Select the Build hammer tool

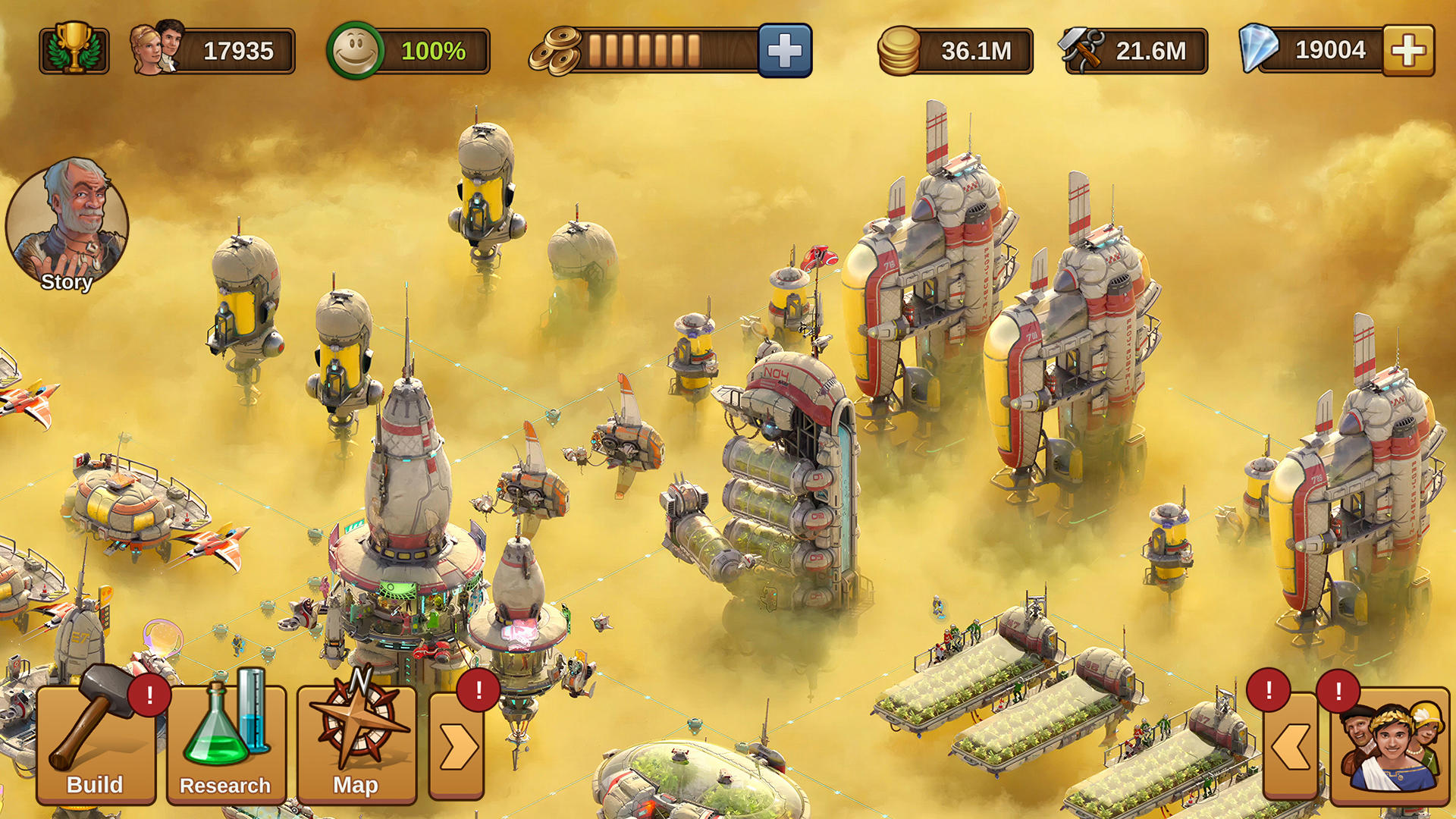(x=97, y=747)
